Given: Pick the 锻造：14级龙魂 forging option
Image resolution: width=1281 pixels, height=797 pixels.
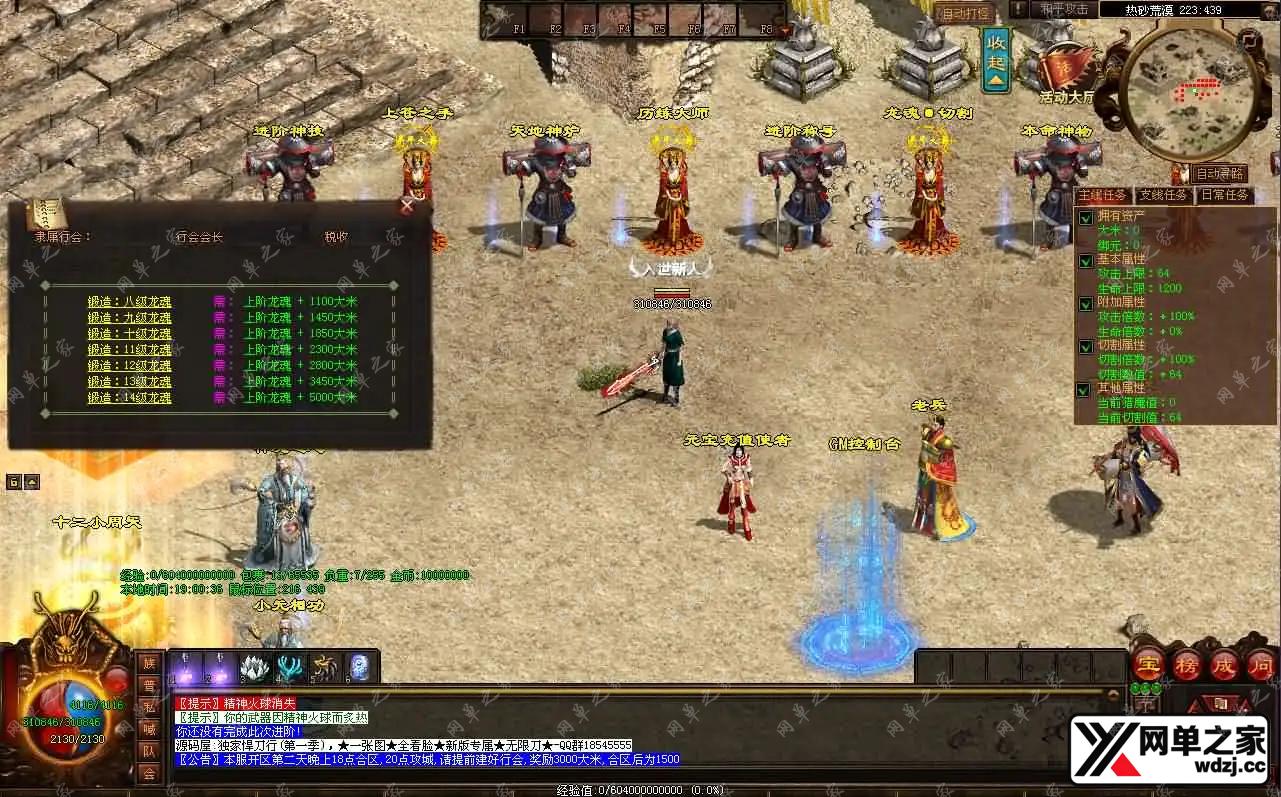Looking at the screenshot, I should 129,398.
